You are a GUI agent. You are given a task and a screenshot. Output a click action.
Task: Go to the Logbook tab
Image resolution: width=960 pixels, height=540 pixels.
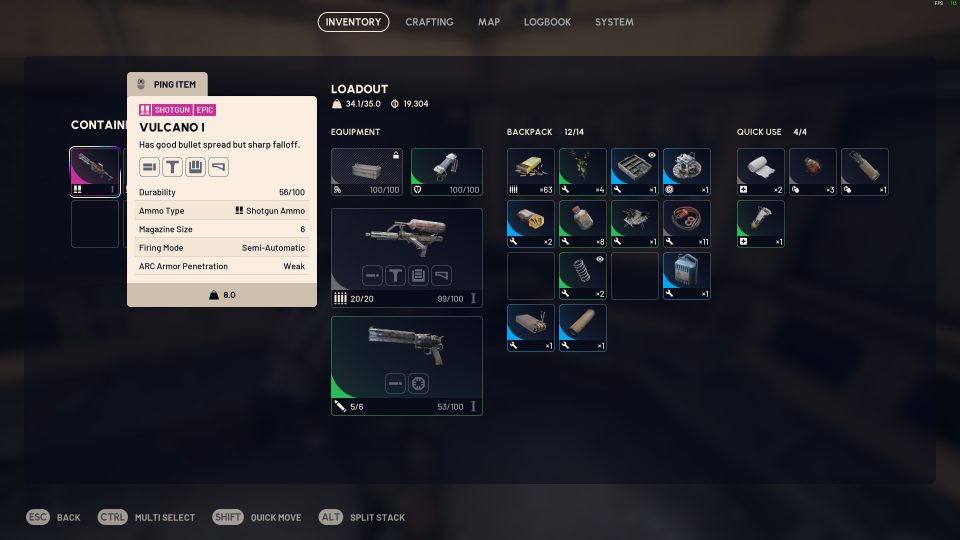pos(547,22)
